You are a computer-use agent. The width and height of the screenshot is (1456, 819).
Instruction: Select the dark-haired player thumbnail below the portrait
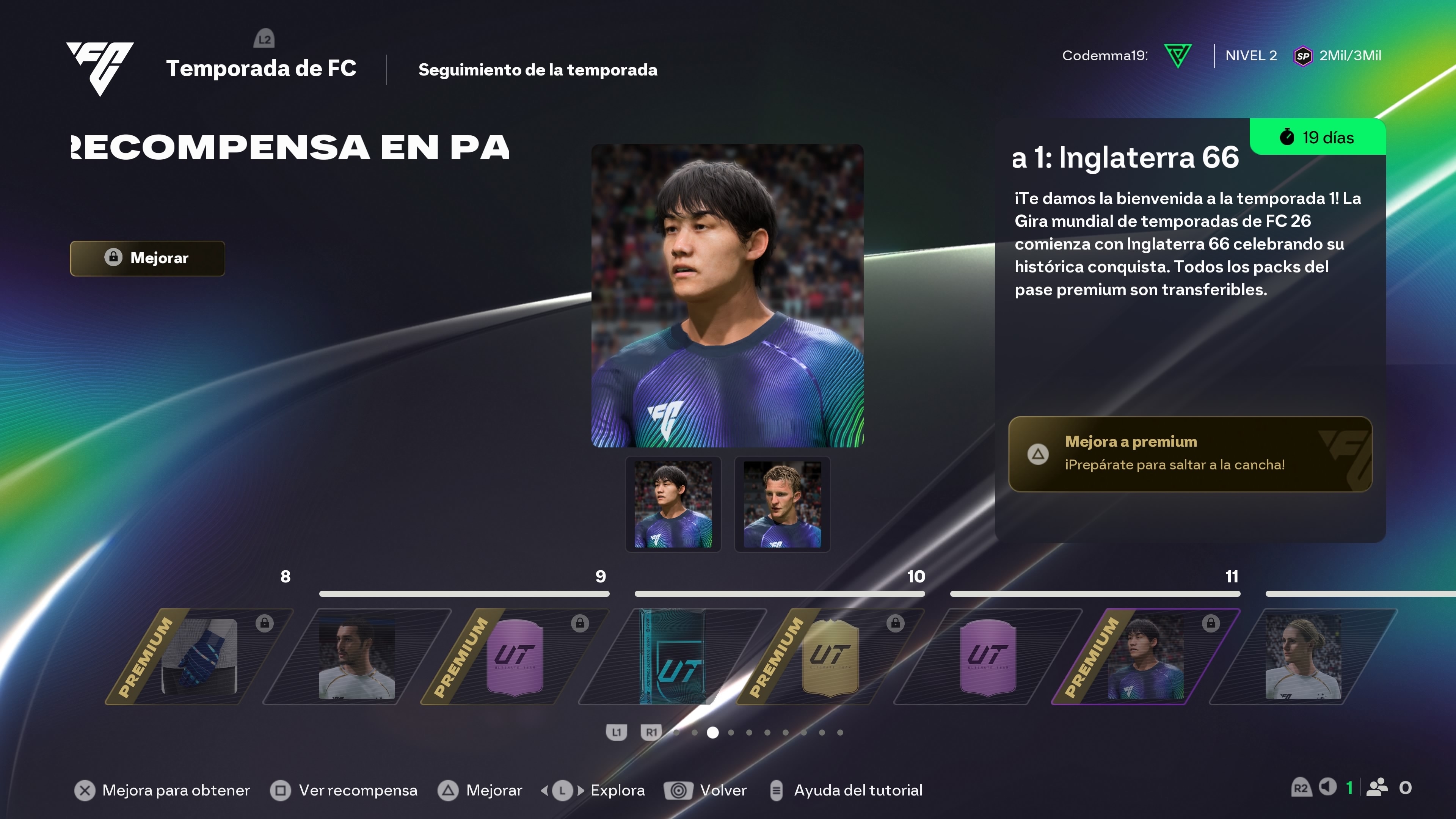tap(673, 504)
